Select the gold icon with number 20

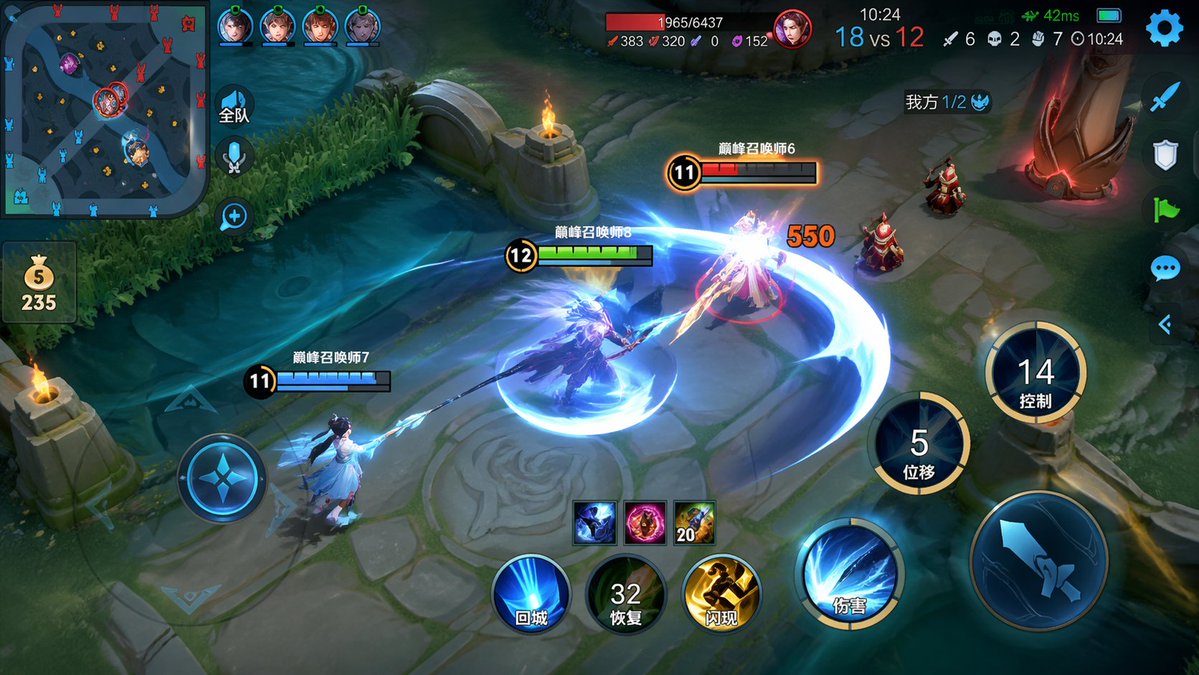click(x=694, y=522)
